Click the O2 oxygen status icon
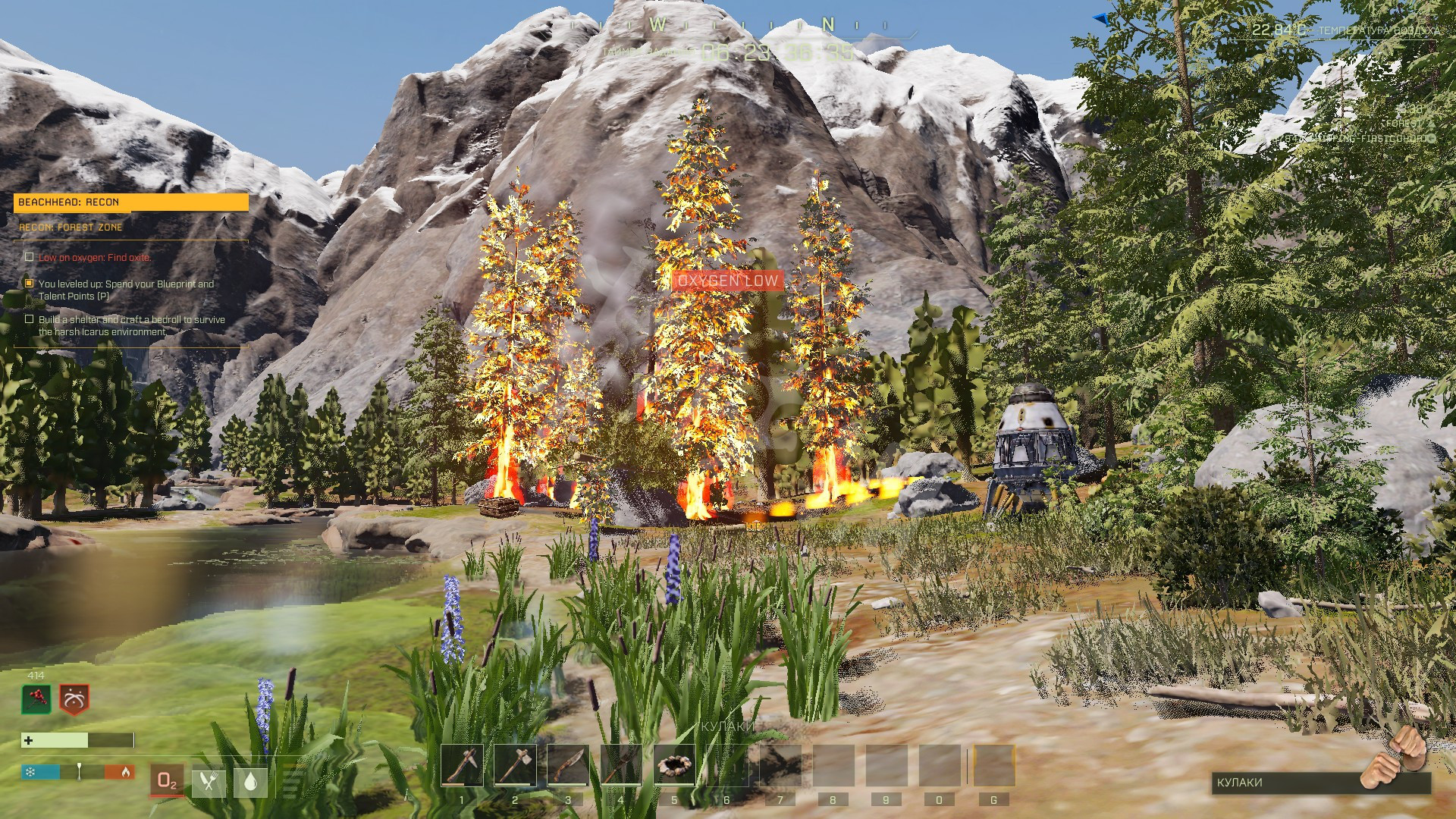The image size is (1456, 819). tap(167, 781)
